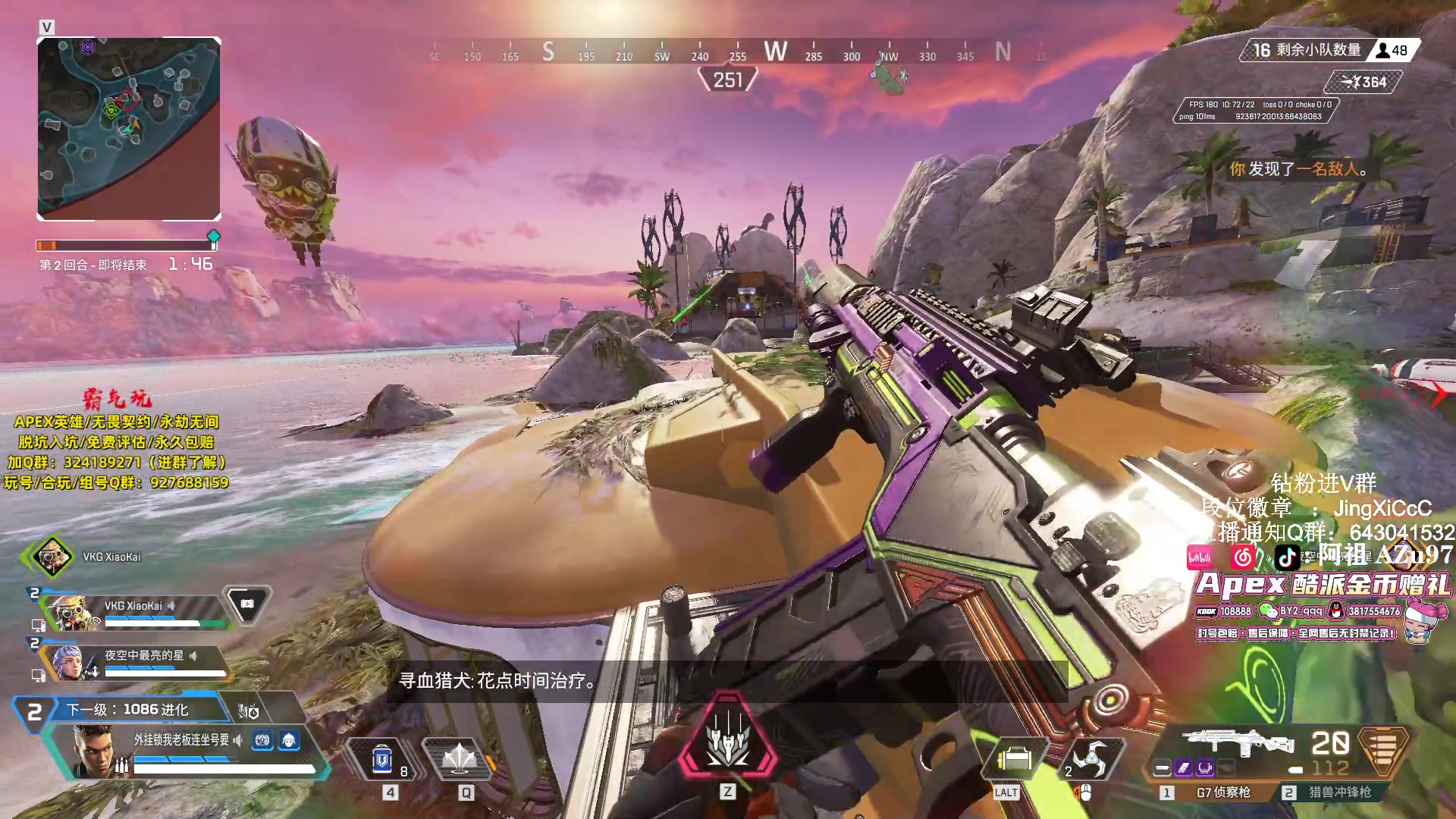Screen dimensions: 1456x819
Task: Switch to the G7 侦察枪 weapon
Action: pos(1222,792)
